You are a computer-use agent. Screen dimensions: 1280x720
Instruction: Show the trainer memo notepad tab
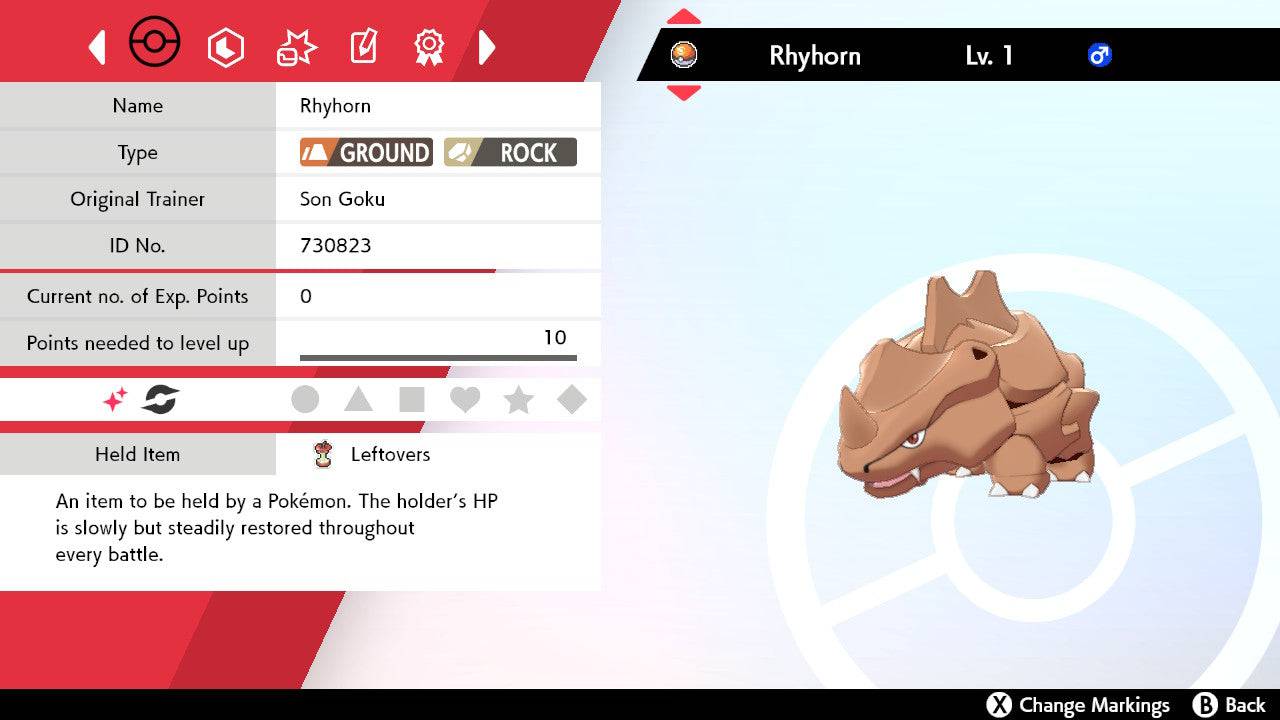tap(362, 47)
